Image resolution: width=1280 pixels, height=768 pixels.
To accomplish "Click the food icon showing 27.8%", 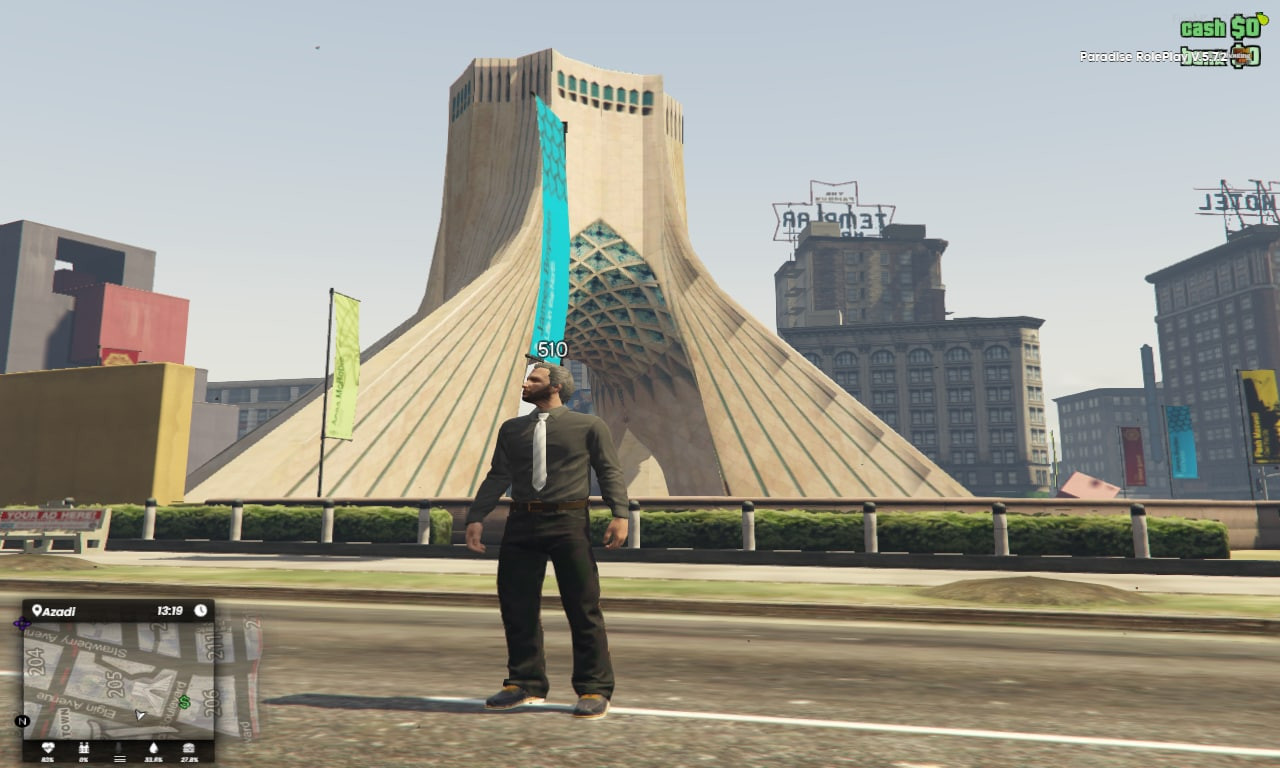I will click(x=190, y=747).
